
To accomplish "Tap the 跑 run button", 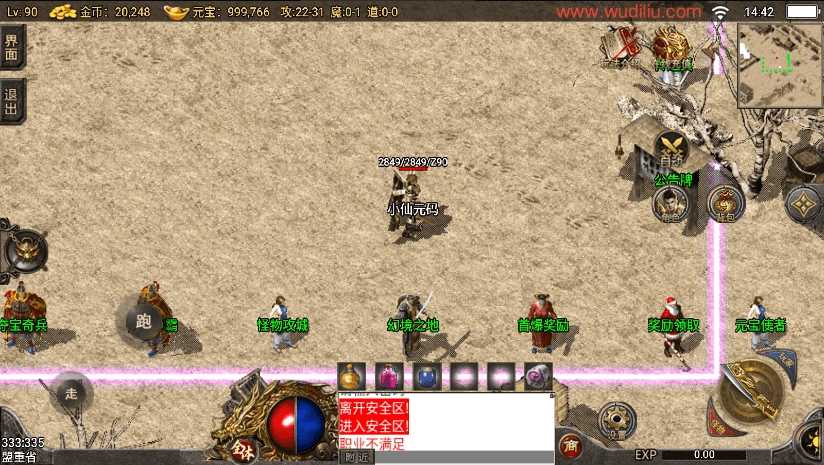I will [x=143, y=320].
